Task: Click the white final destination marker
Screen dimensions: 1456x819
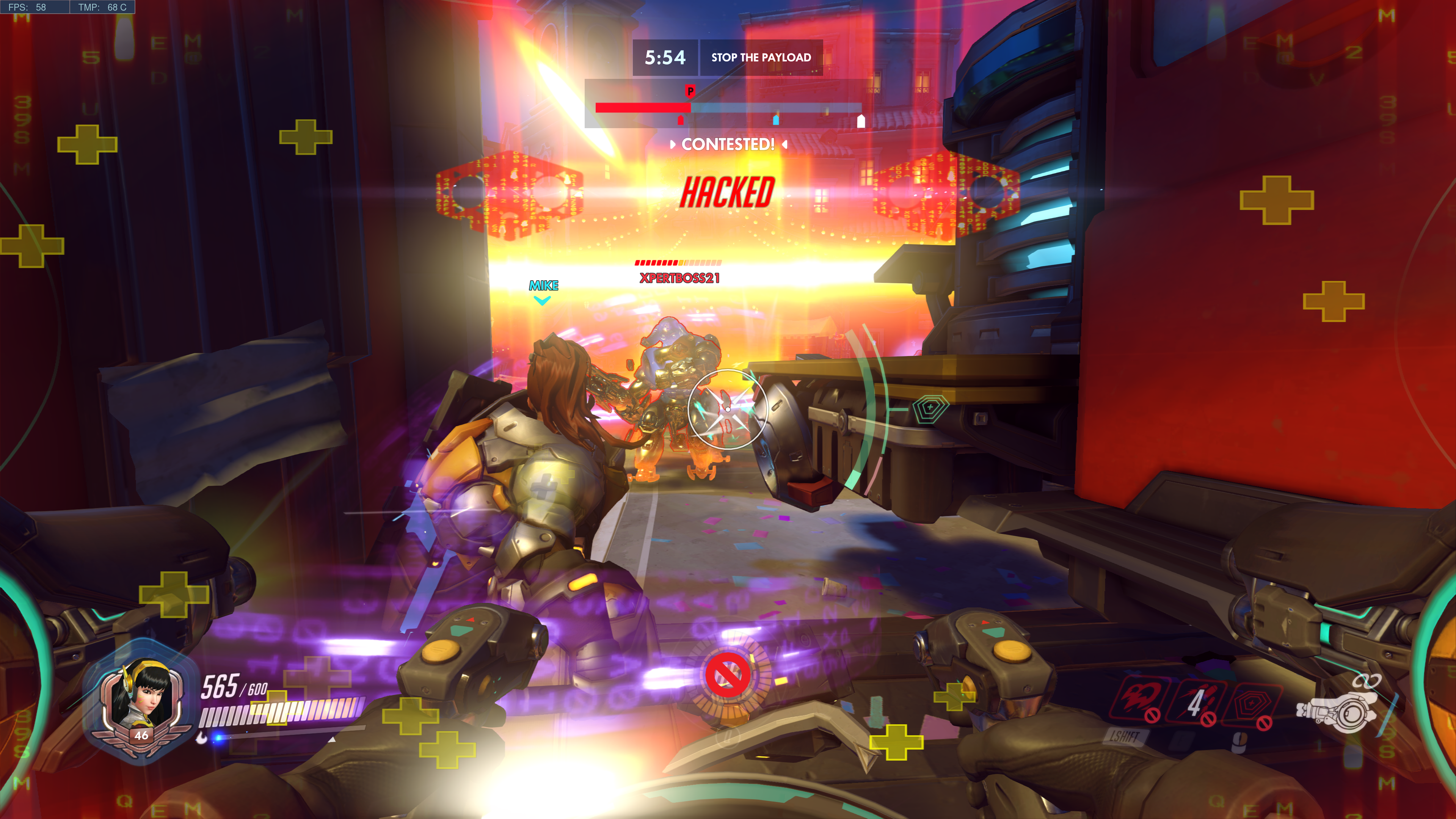Action: point(861,121)
